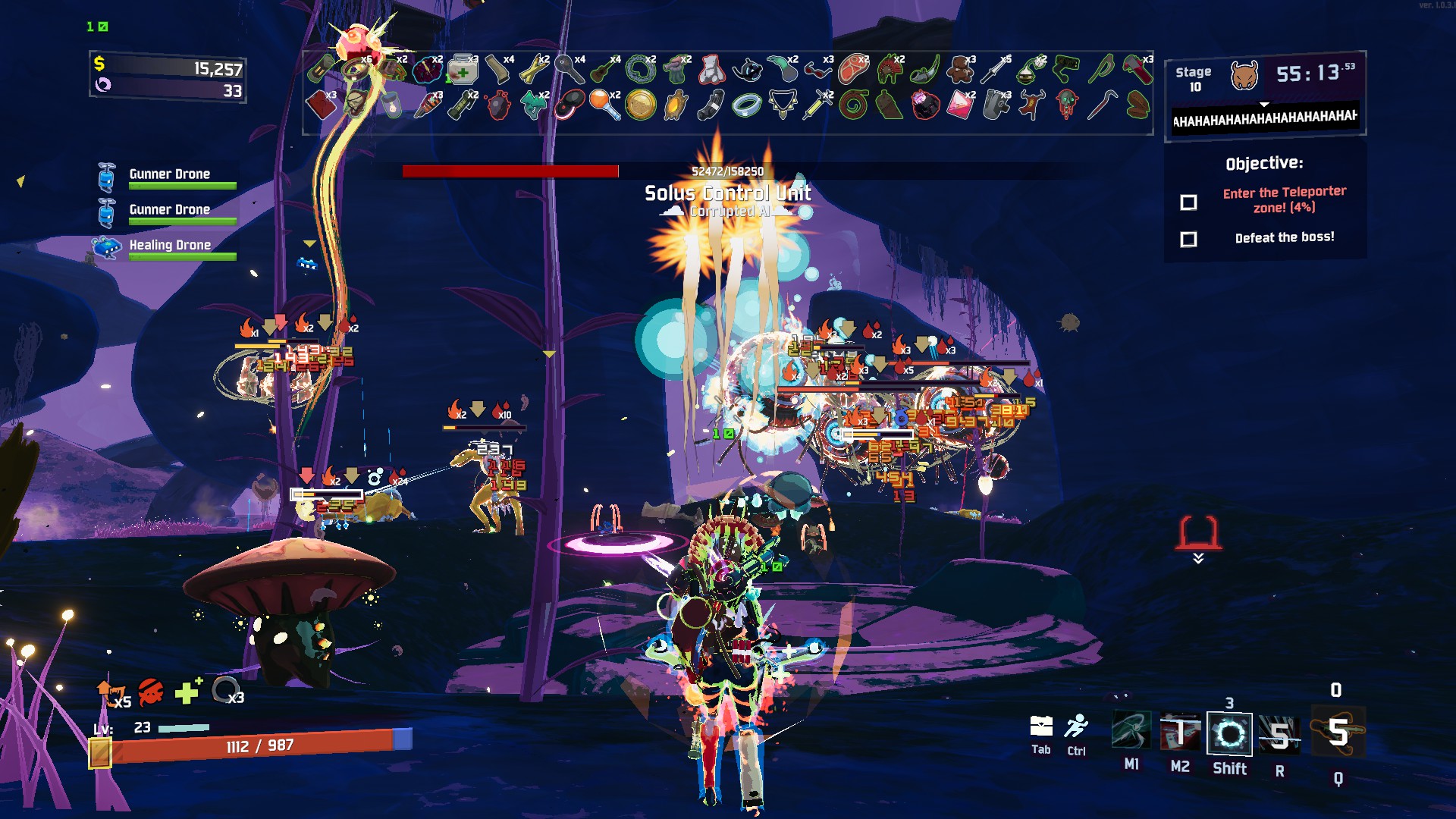Activate the M1 primary skill icon
This screenshot has width=1456, height=819.
pos(1131,733)
